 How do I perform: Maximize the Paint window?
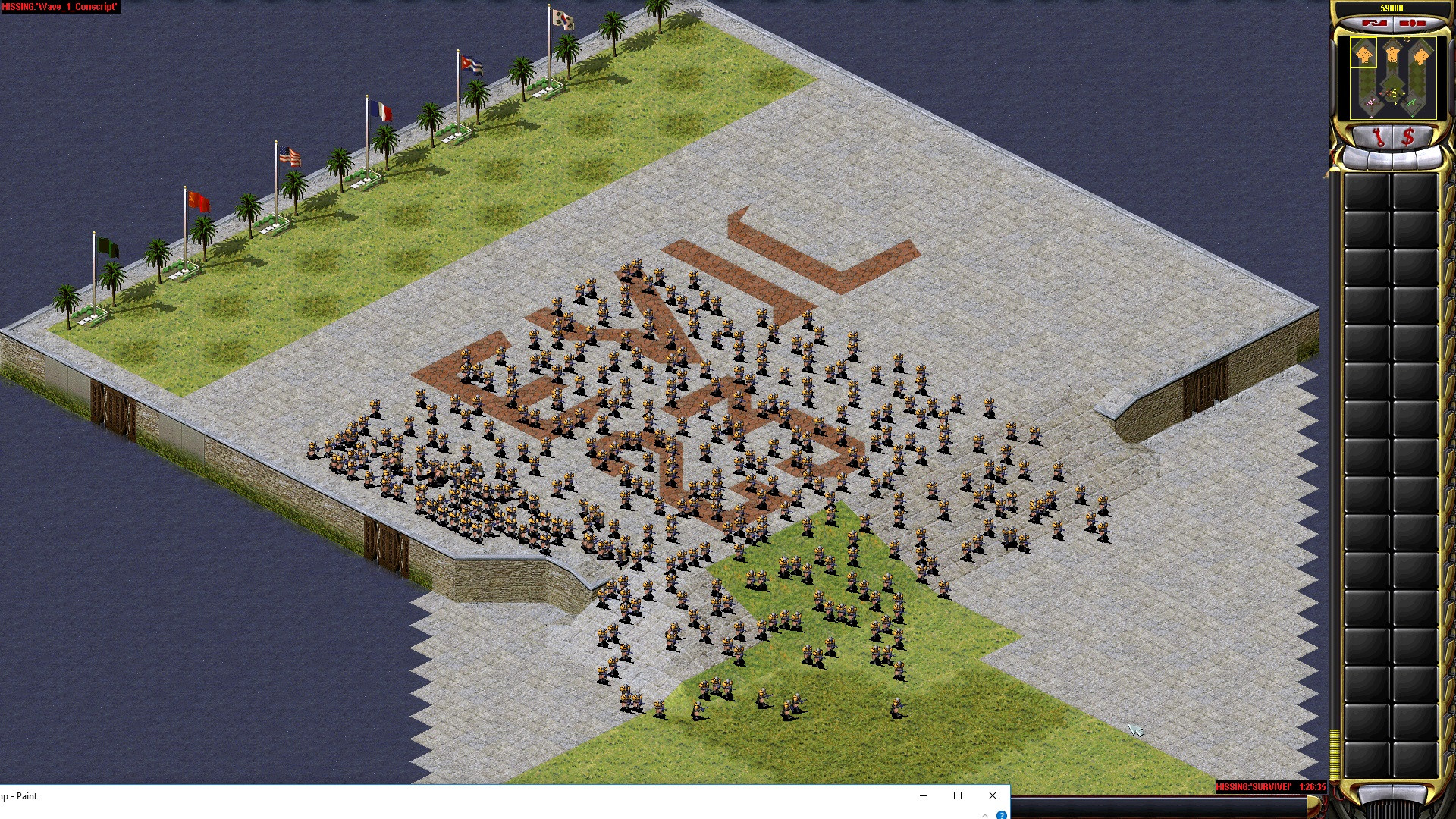(x=958, y=795)
